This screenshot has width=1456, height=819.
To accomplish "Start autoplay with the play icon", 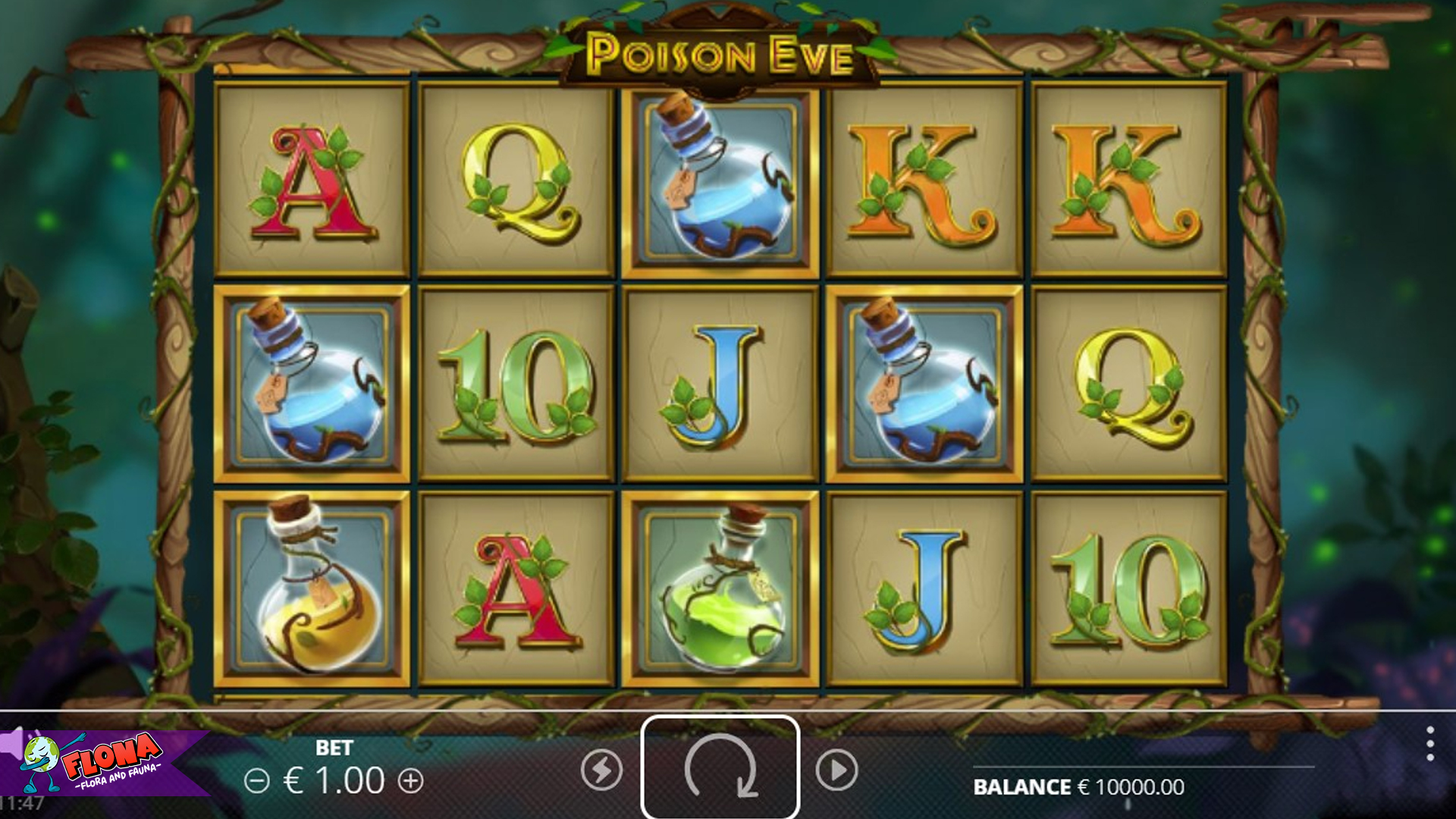I will pos(836,771).
